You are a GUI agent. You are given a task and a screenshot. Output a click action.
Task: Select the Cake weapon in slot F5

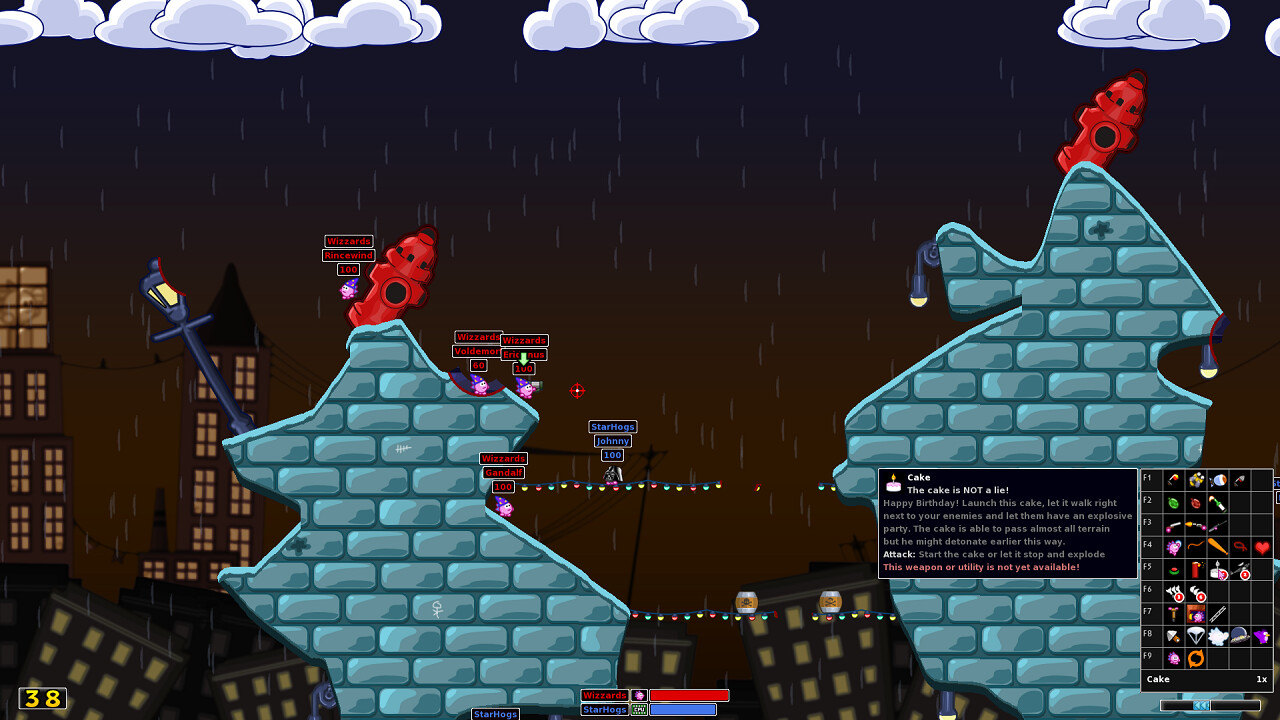point(1216,571)
